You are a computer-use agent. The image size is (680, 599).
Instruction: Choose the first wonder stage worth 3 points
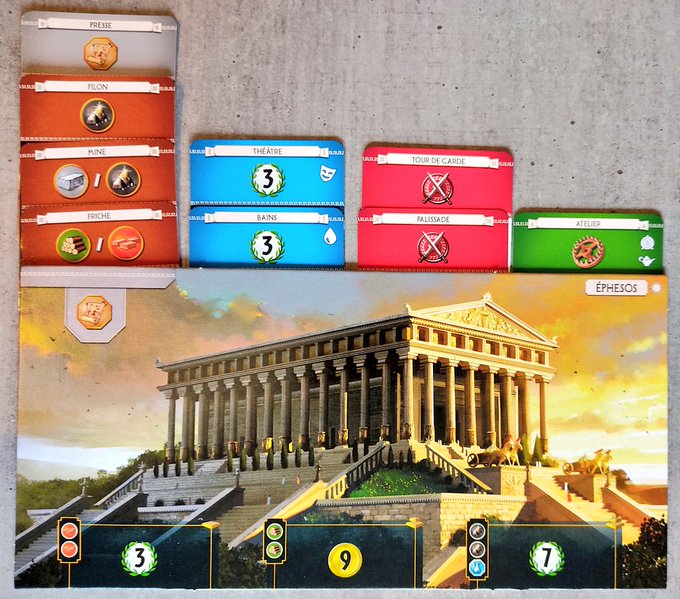(x=139, y=557)
